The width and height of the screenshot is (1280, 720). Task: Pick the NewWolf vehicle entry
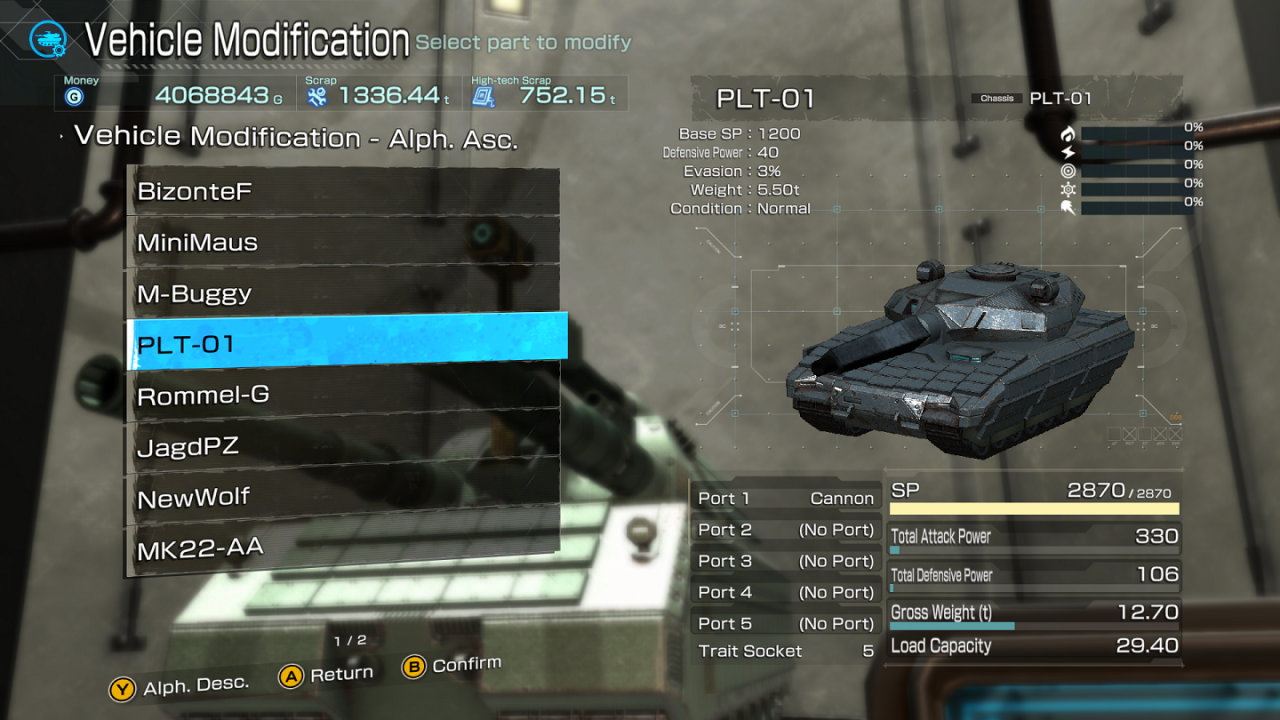coord(342,497)
